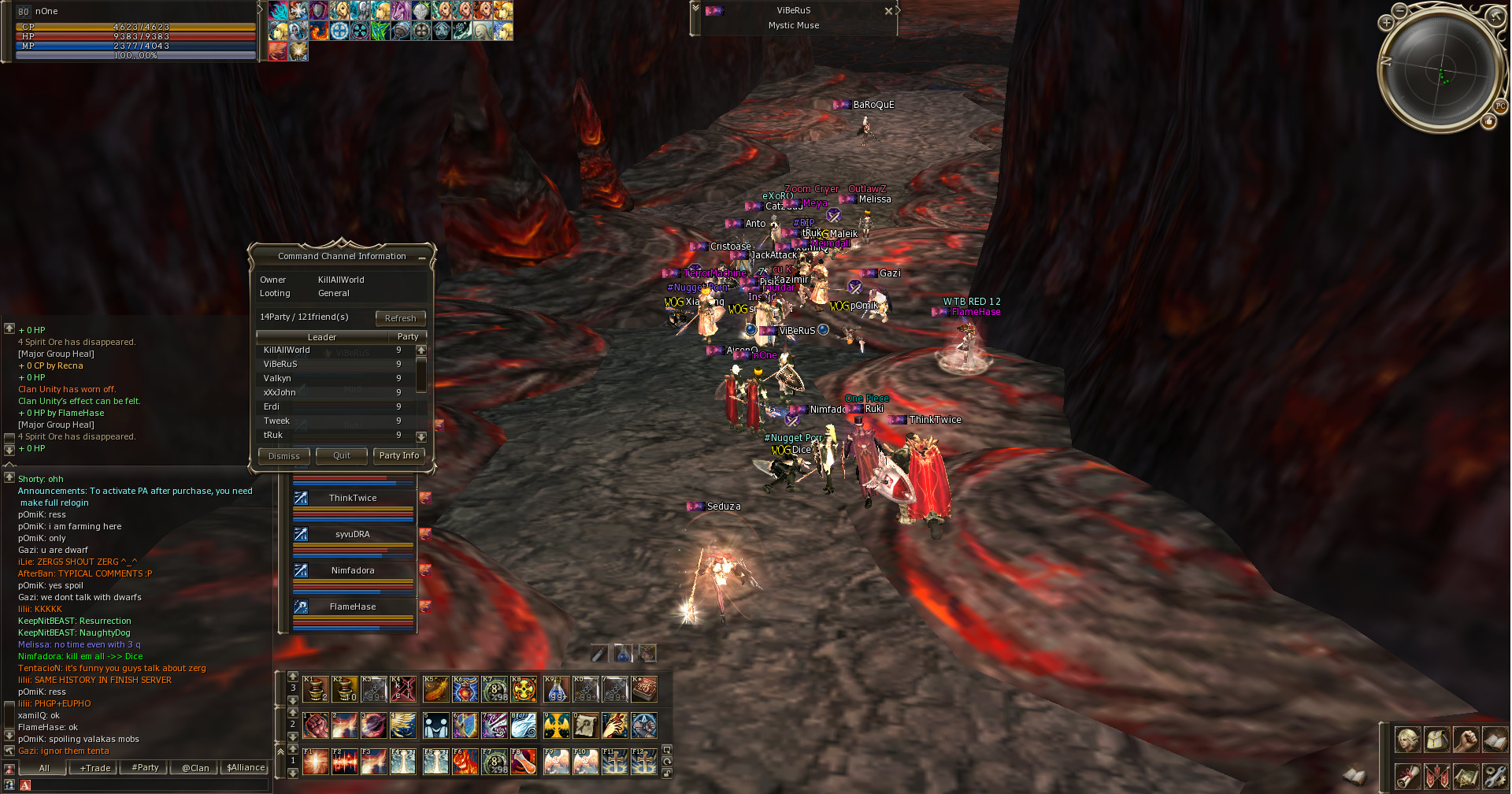The width and height of the screenshot is (1512, 794).
Task: Zoom in the radar with plus button
Action: tap(1387, 23)
